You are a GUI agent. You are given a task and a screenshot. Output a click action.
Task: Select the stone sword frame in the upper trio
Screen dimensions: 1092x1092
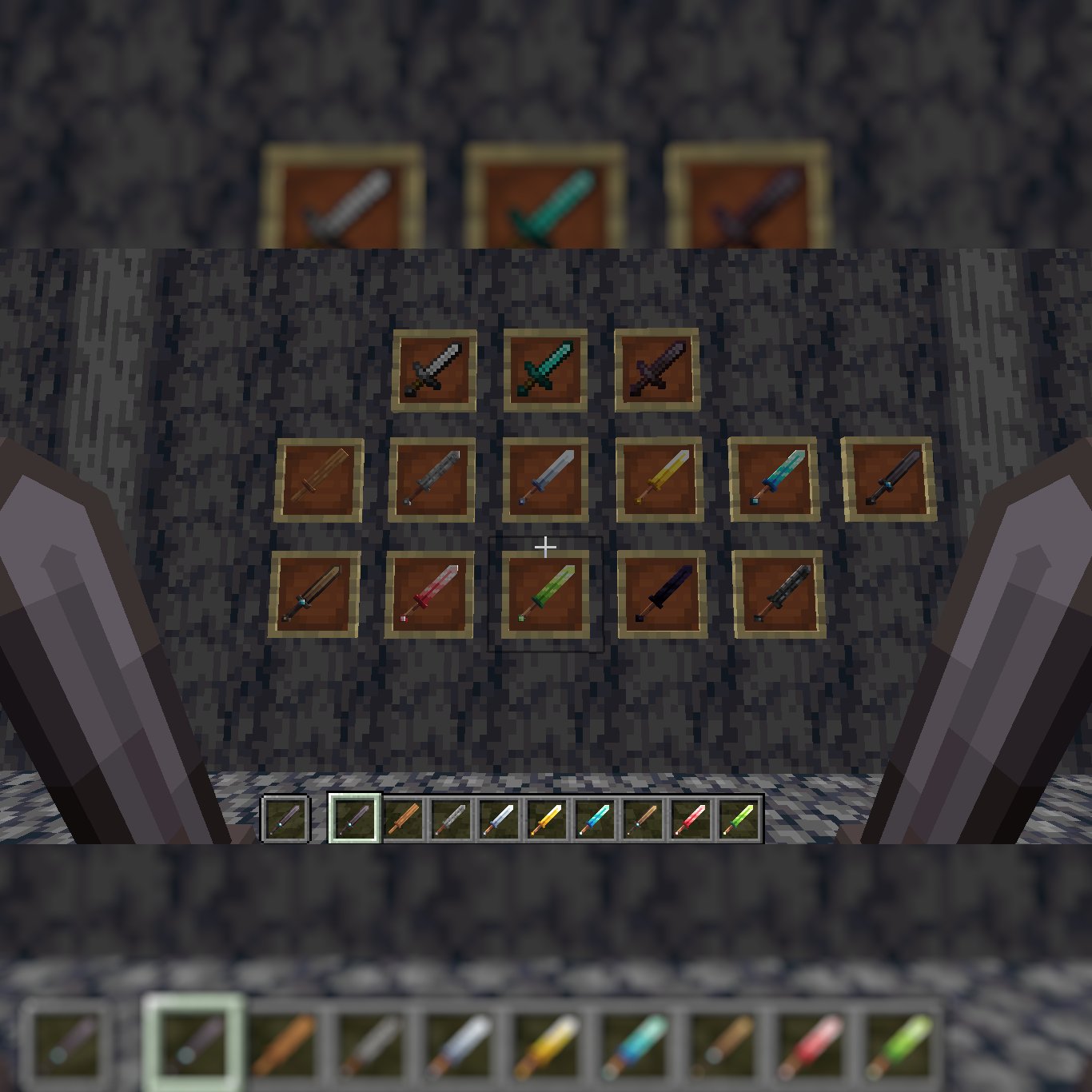(x=435, y=369)
